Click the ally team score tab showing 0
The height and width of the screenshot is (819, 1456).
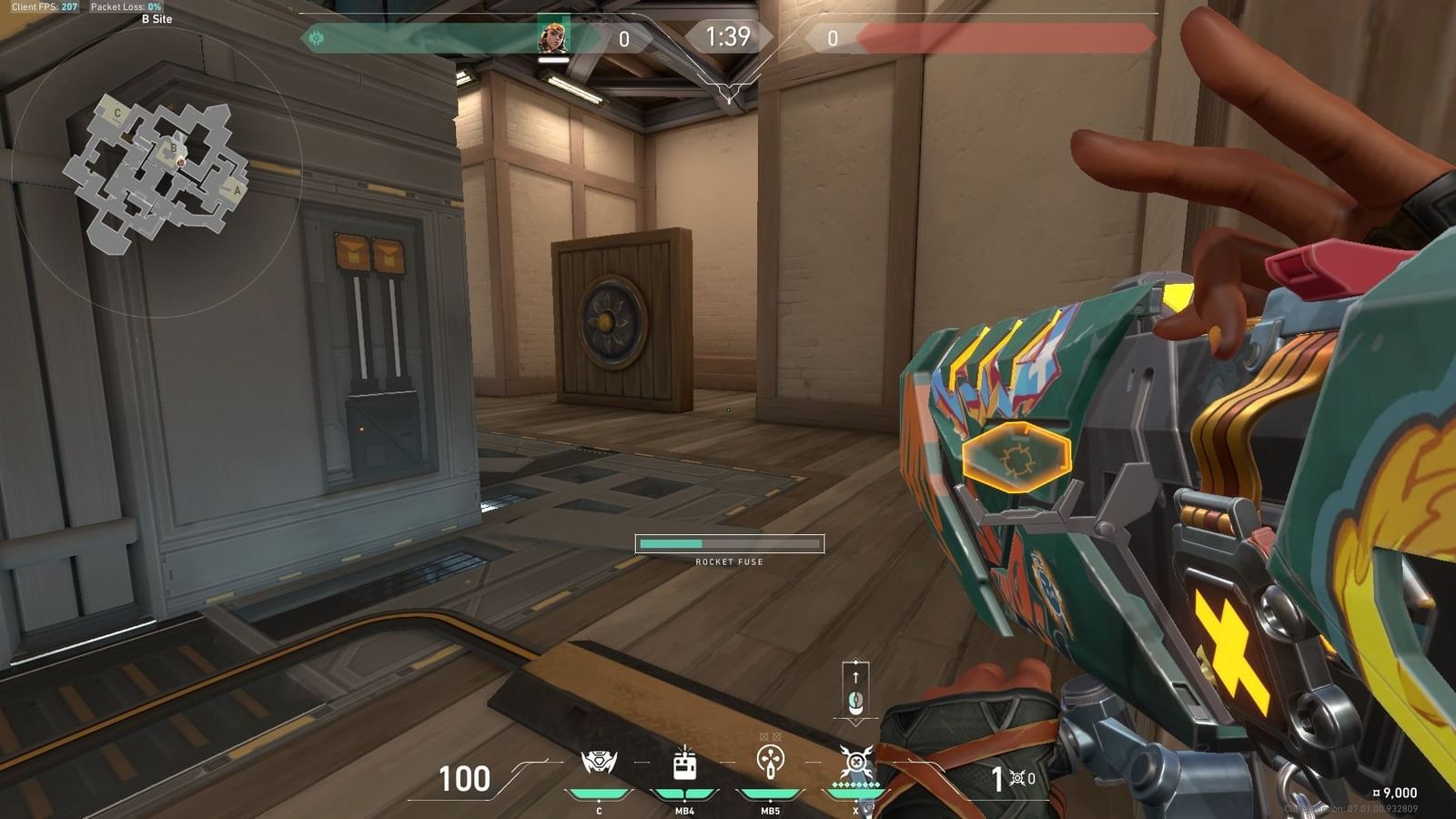(x=624, y=38)
